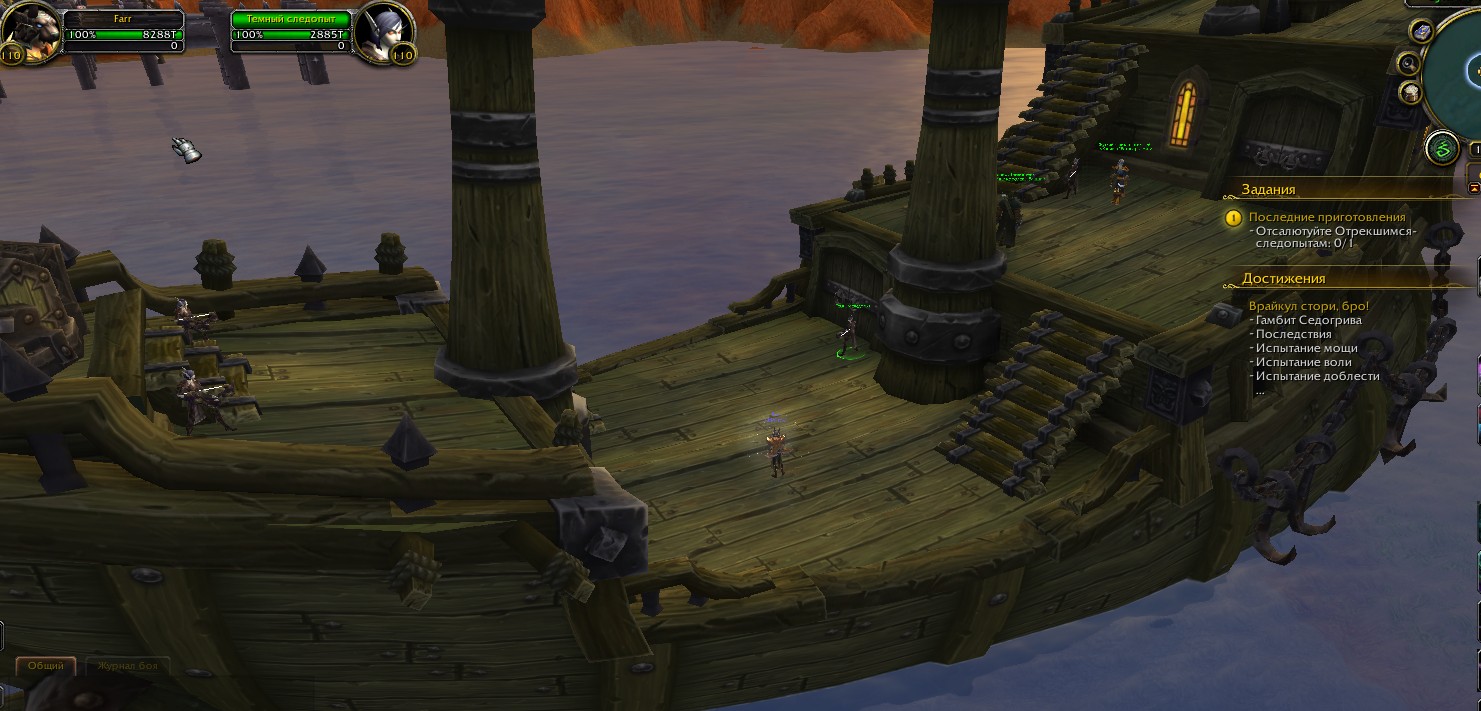The image size is (1481, 711).
Task: Open the Врайкул стори, бро! achievement
Action: [x=1308, y=306]
